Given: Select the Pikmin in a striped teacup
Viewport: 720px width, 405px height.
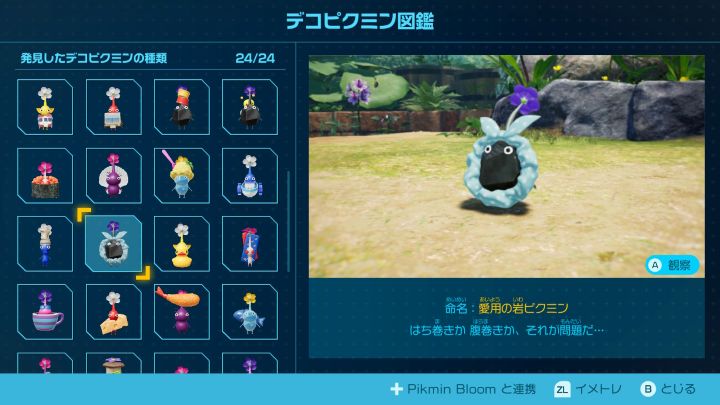Looking at the screenshot, I should click(45, 312).
